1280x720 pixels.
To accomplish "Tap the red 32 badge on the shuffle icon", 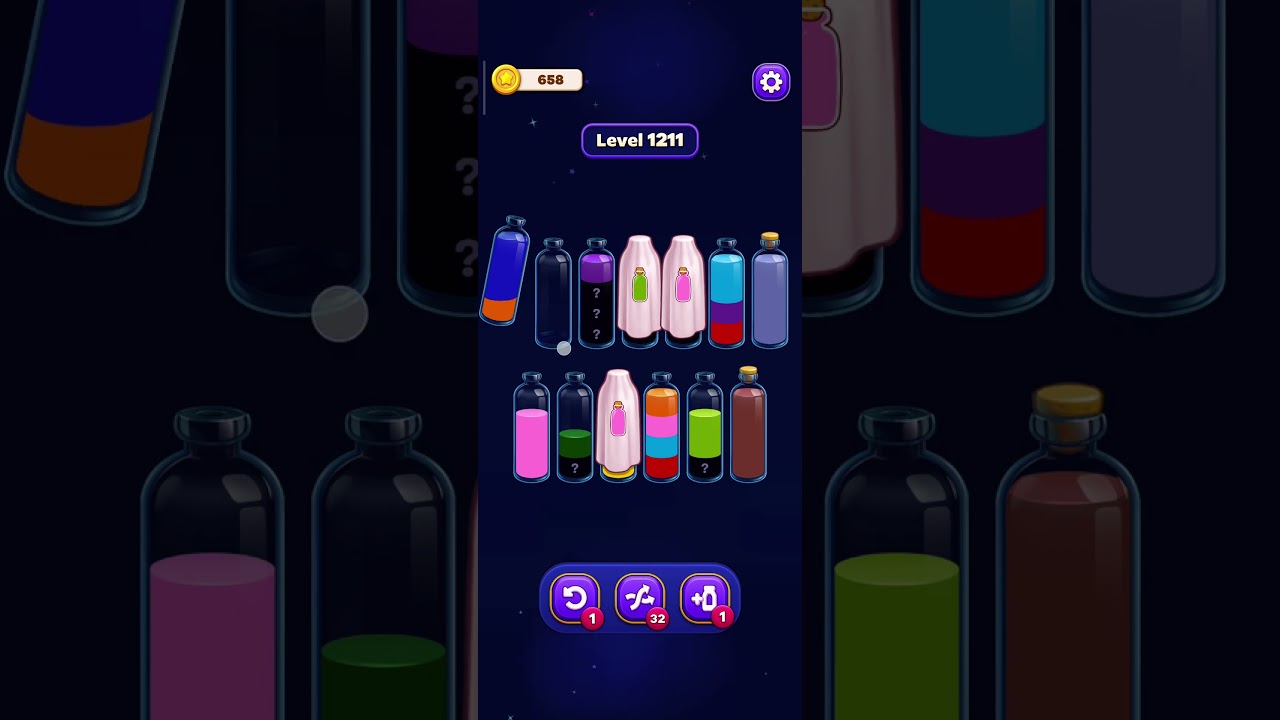I will [657, 618].
